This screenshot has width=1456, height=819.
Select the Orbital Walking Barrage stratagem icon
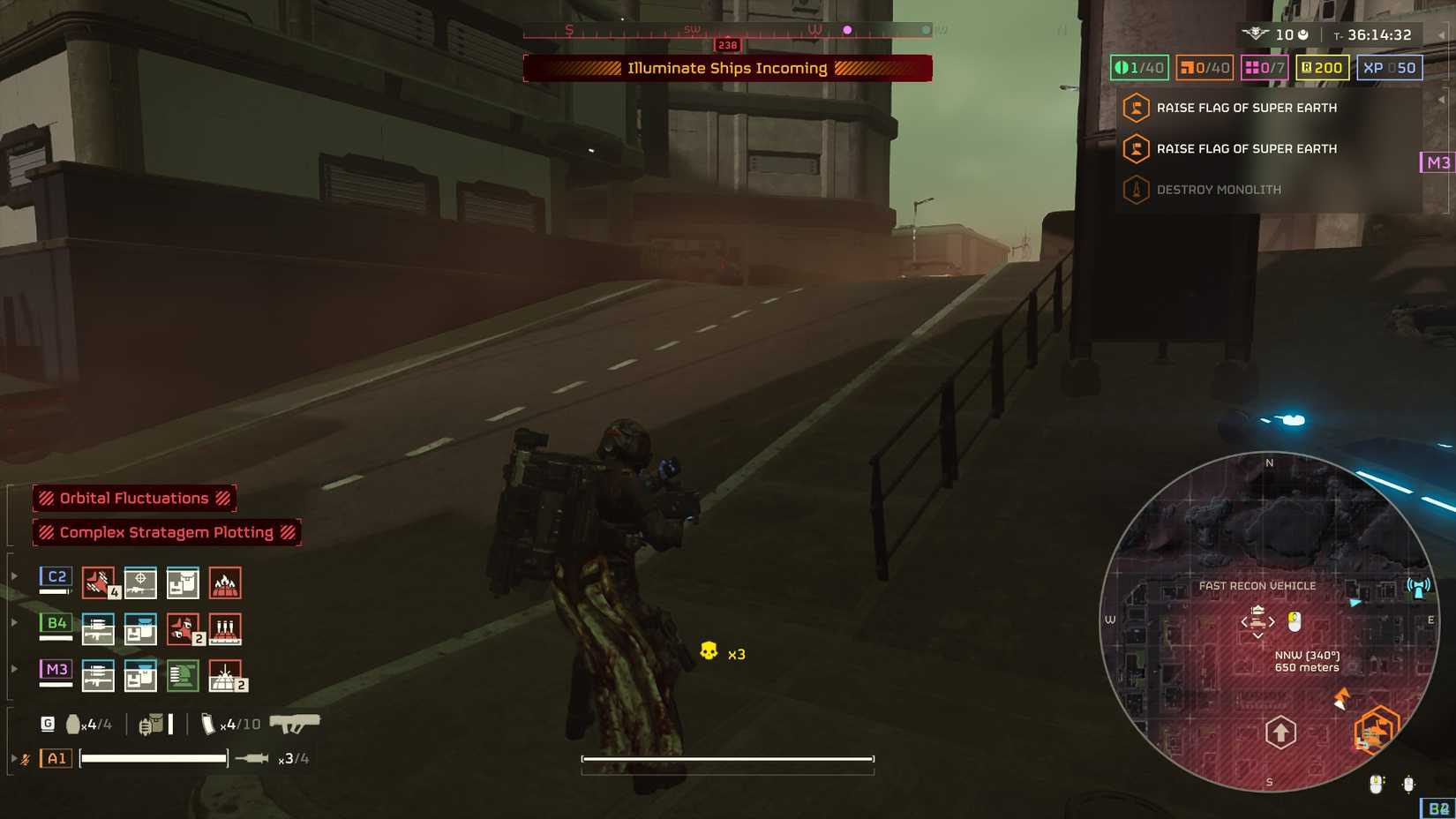[x=227, y=628]
